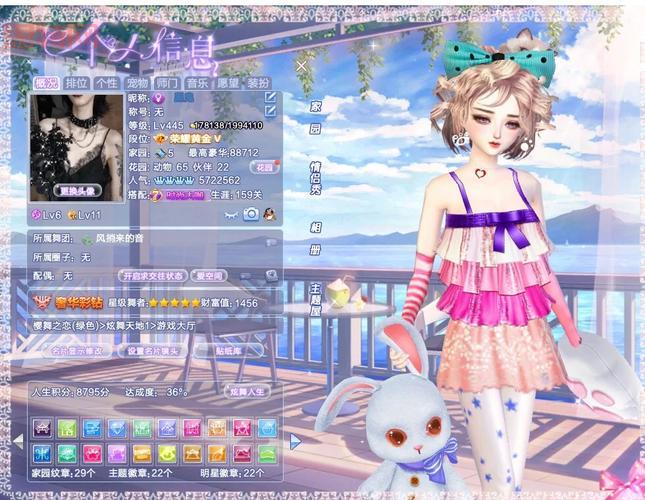This screenshot has height=500, width=645.
Task: Open the 花园 garden button
Action: [x=263, y=167]
